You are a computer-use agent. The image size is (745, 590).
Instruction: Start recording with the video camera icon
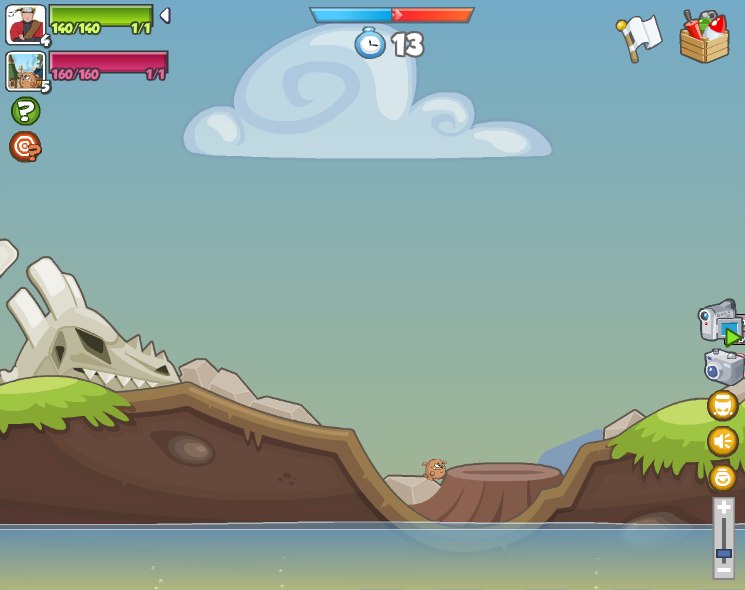coord(721,322)
